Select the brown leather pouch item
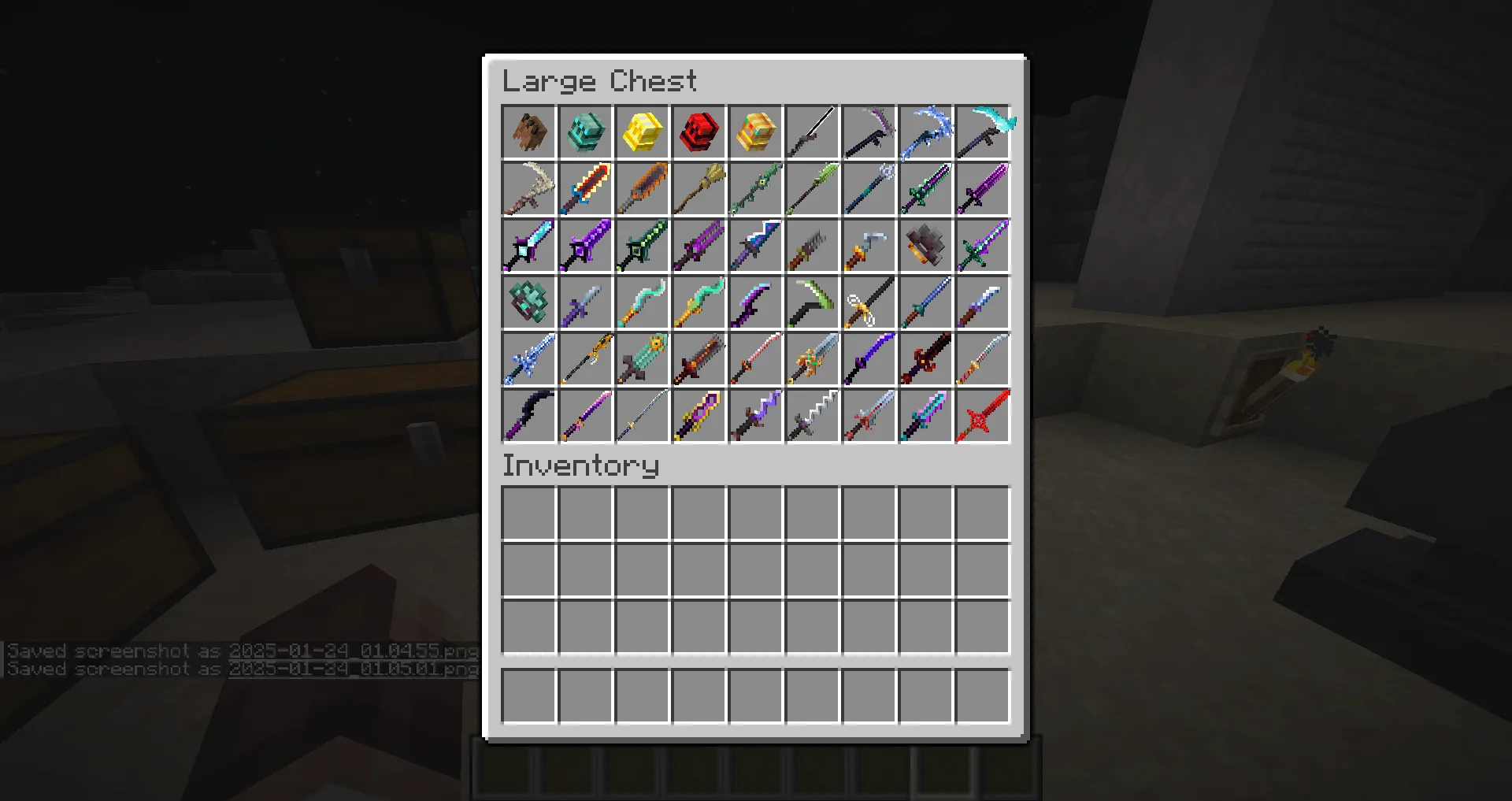Viewport: 1512px width, 801px height. pyautogui.click(x=528, y=132)
